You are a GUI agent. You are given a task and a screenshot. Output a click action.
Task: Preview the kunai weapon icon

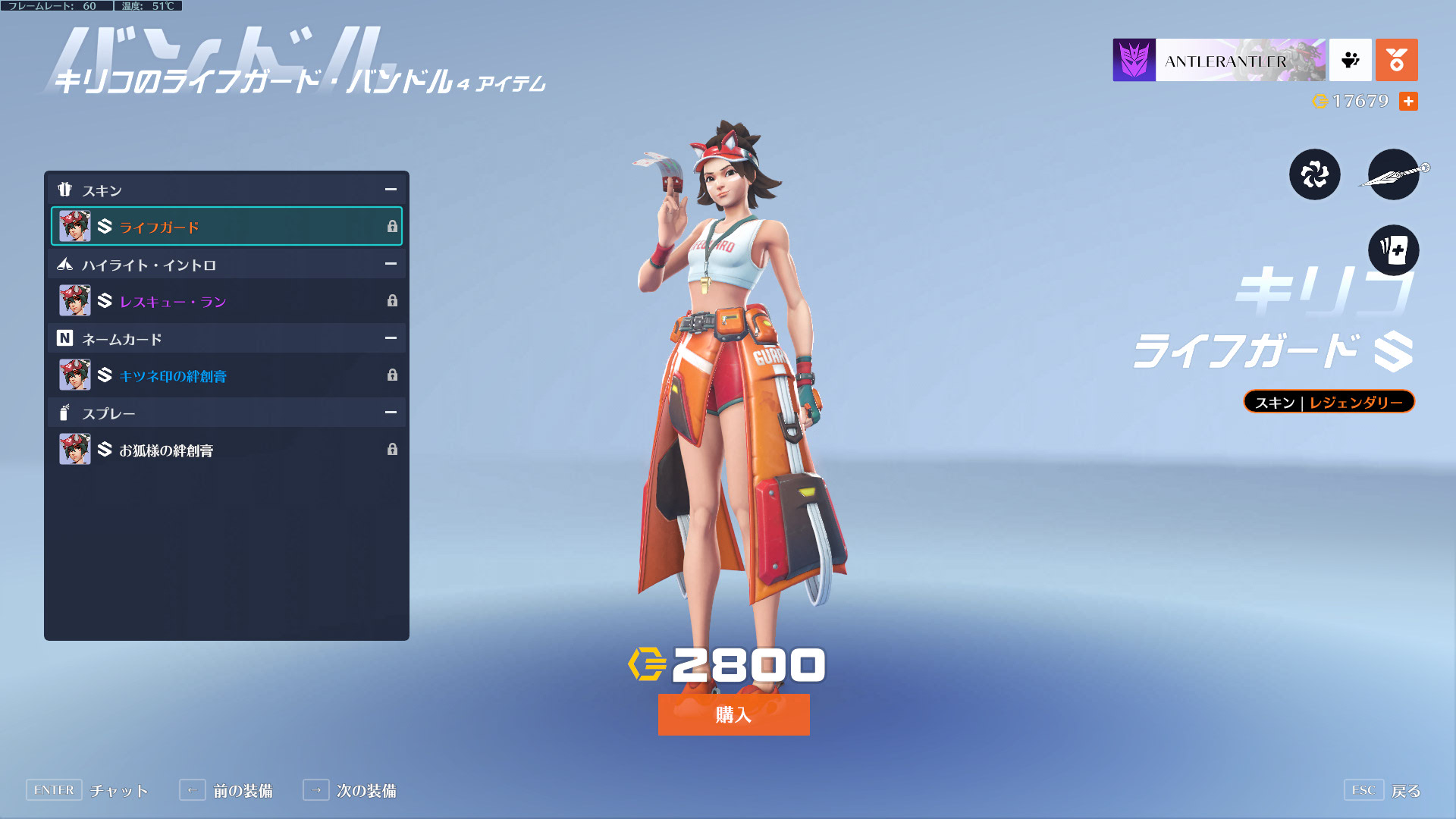(1394, 174)
